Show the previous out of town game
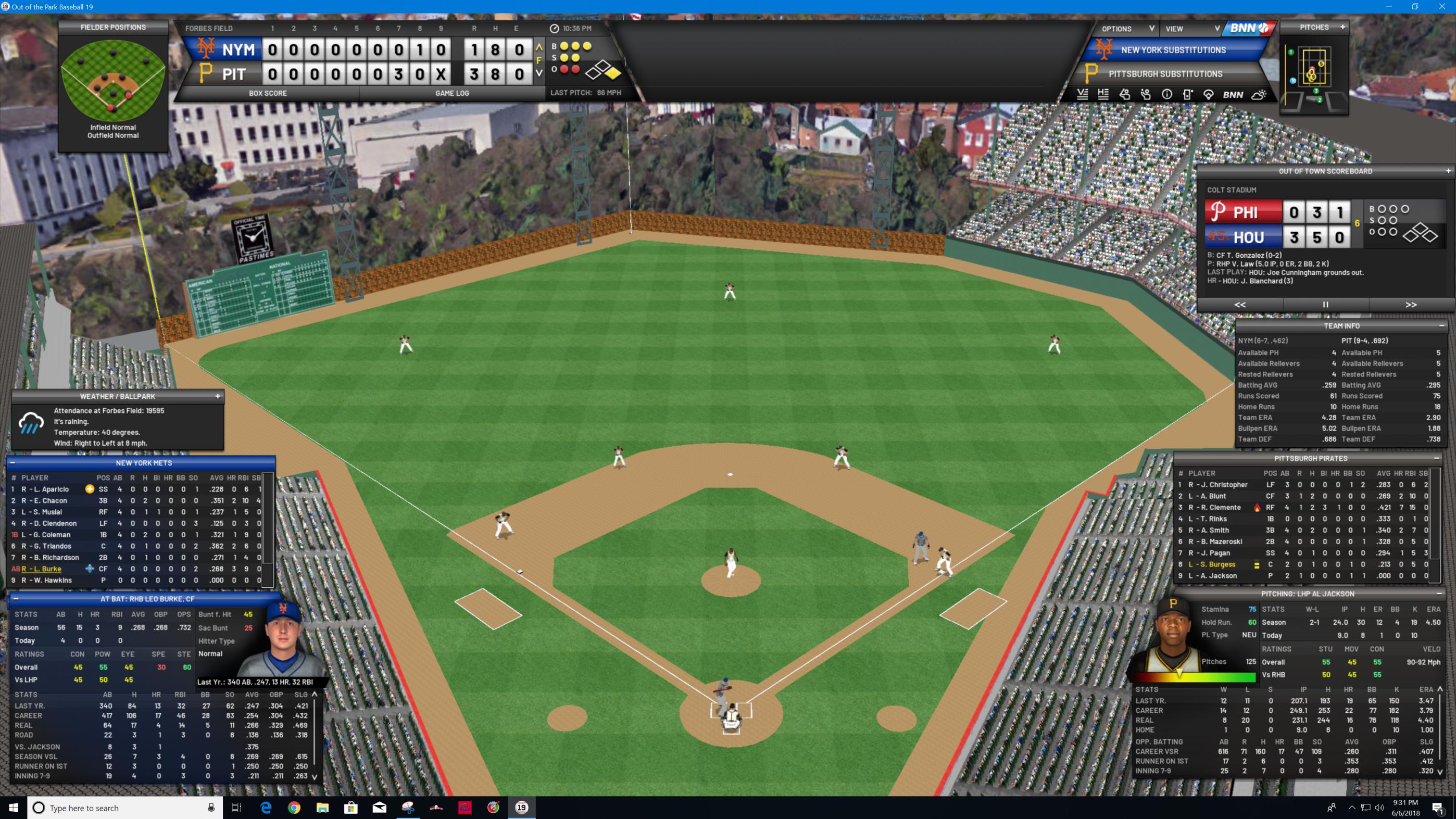 pyautogui.click(x=1239, y=305)
